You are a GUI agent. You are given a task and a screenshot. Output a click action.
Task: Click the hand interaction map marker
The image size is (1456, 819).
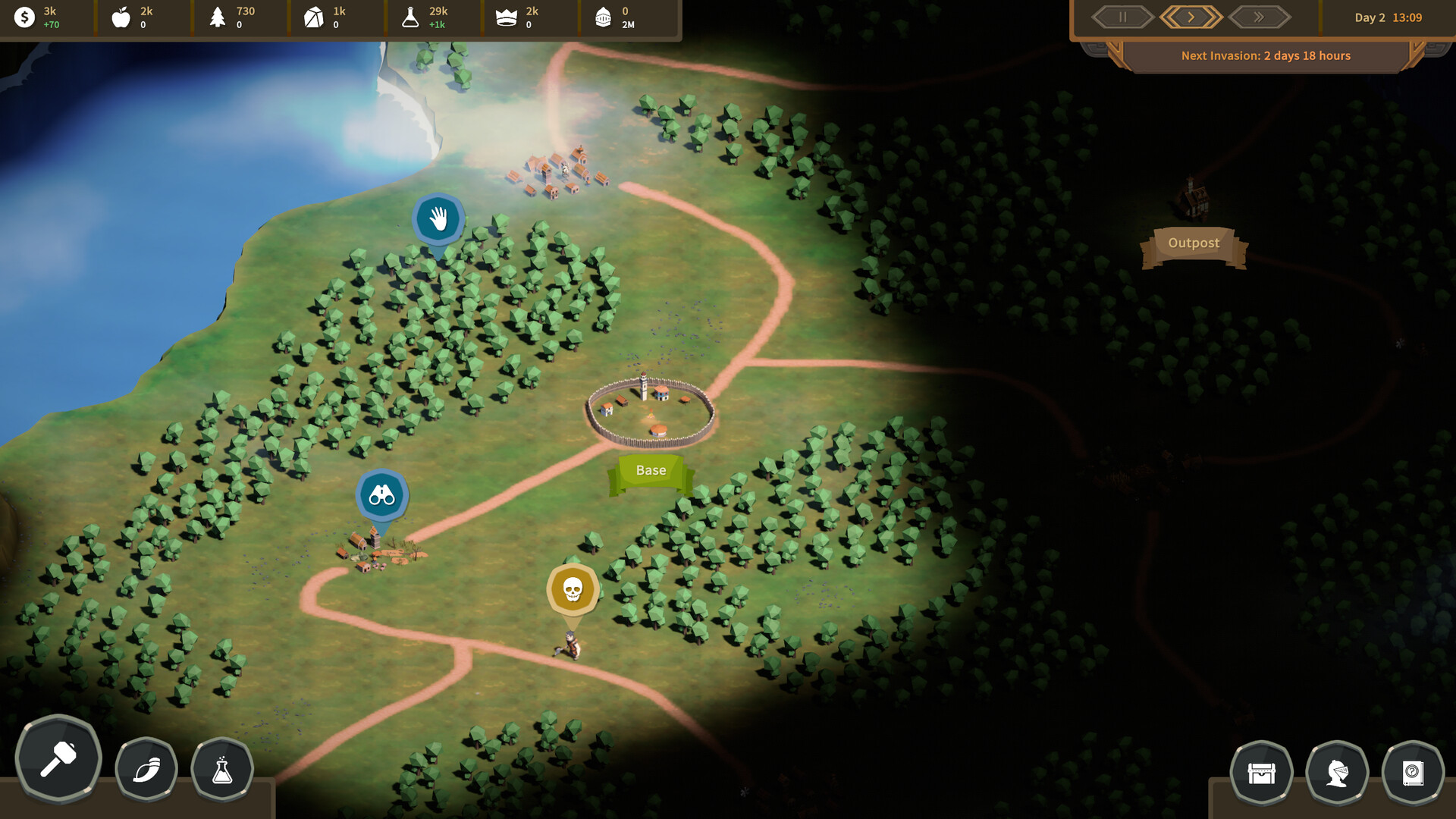(x=438, y=219)
